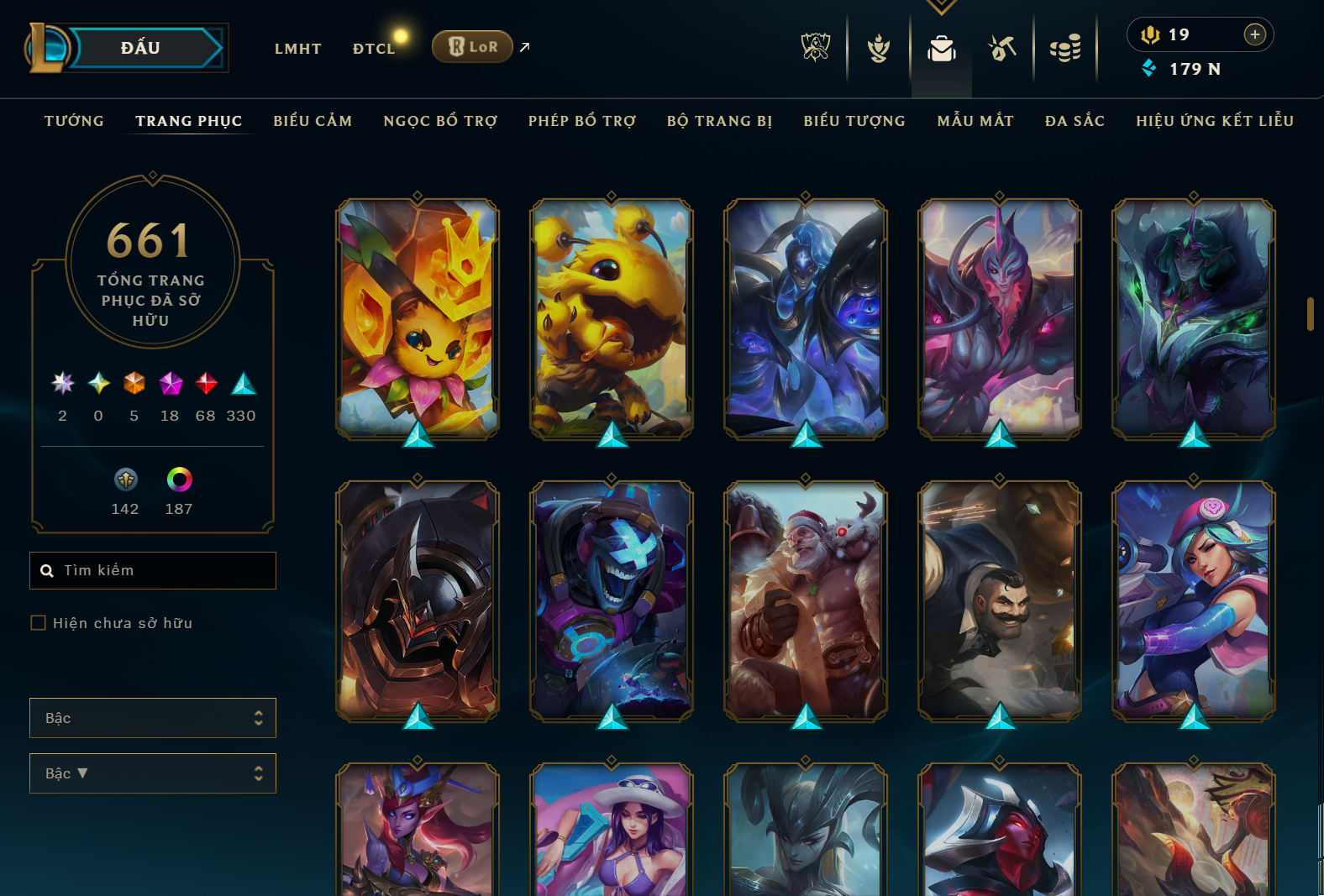
Task: Open the LoR external link arrow
Action: coord(524,48)
